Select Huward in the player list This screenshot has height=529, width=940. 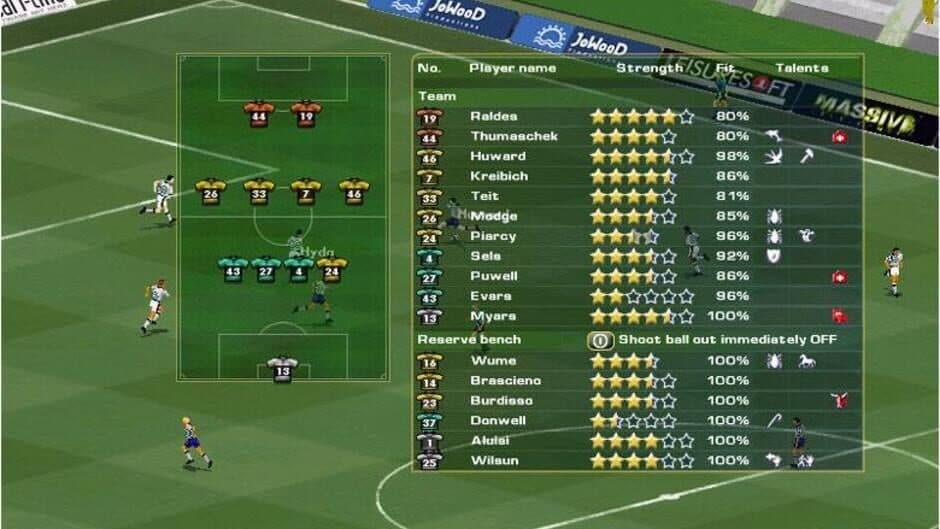tap(497, 156)
